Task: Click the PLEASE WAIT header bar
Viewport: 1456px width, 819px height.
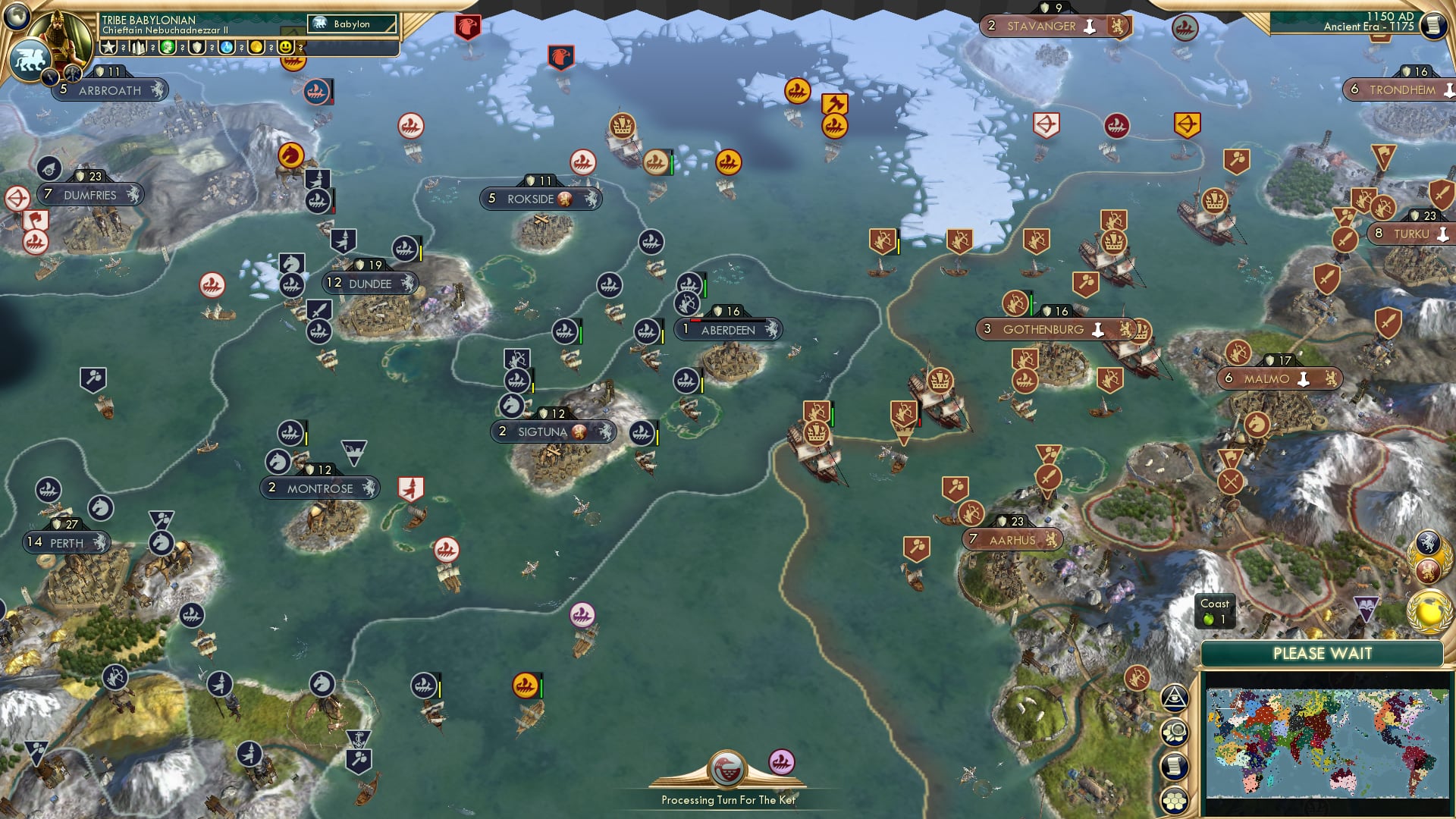Action: click(1324, 653)
